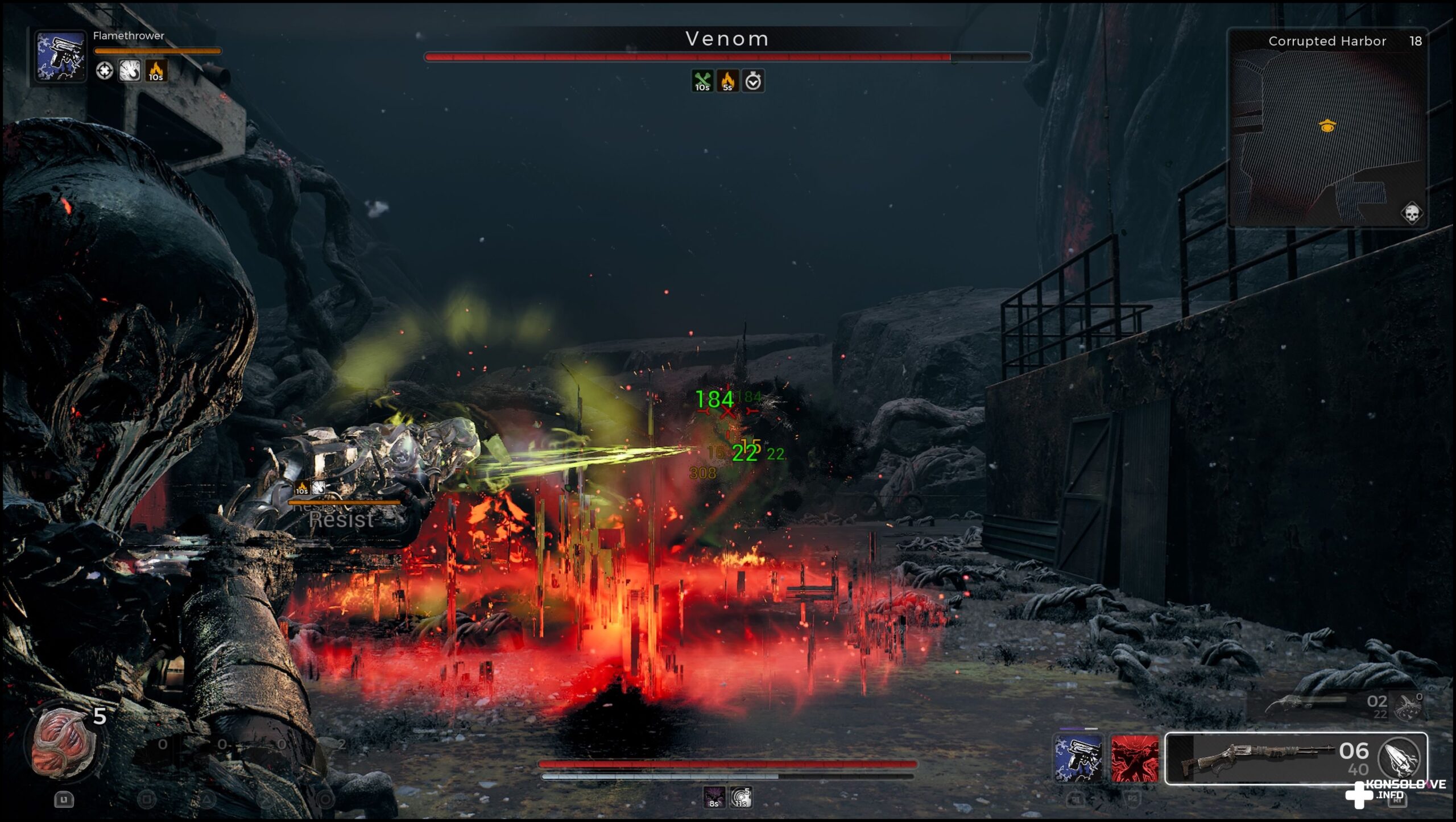Inspect the green crossed-tools debuff on Venom

click(702, 81)
